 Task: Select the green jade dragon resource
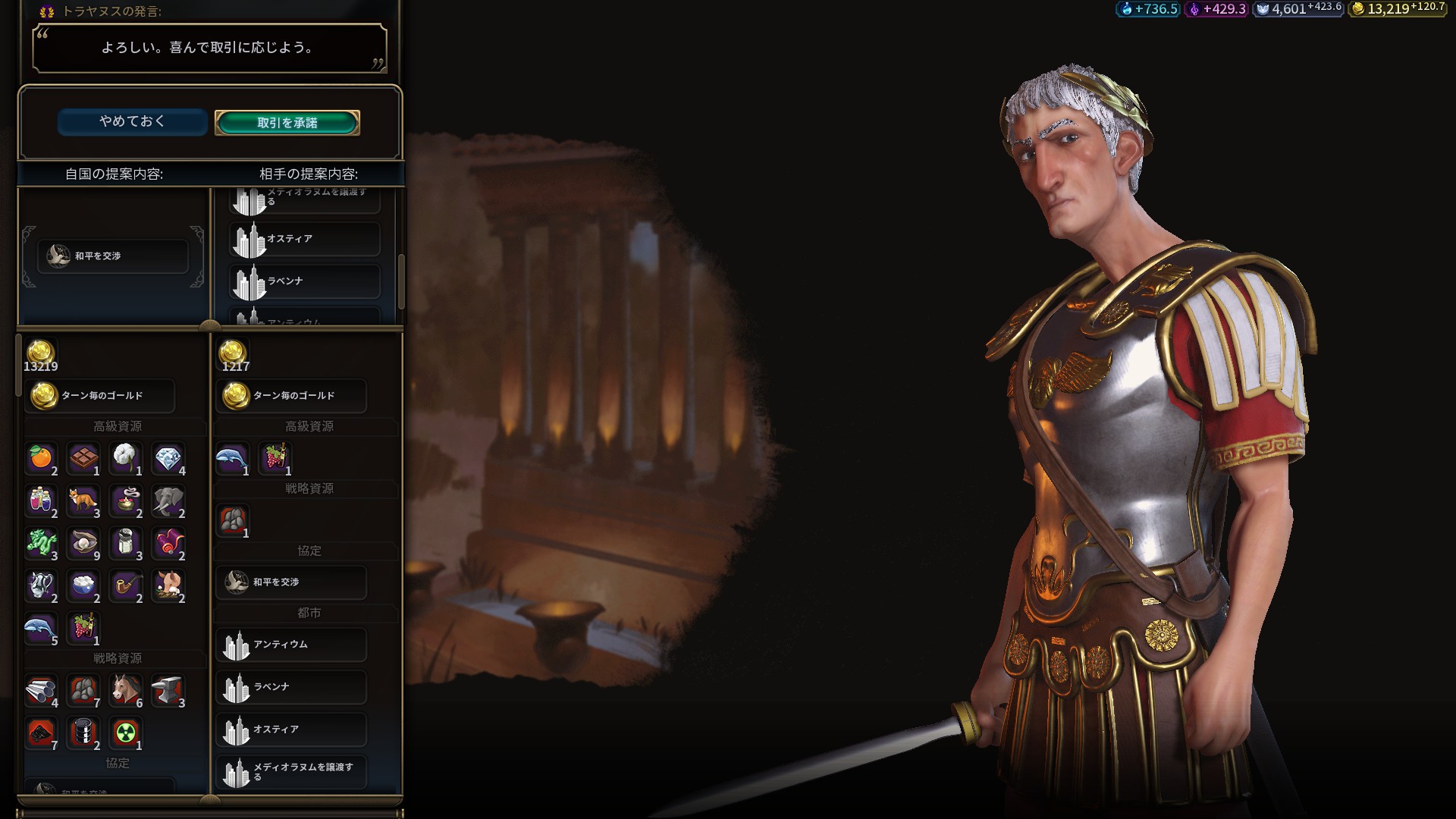pyautogui.click(x=41, y=542)
